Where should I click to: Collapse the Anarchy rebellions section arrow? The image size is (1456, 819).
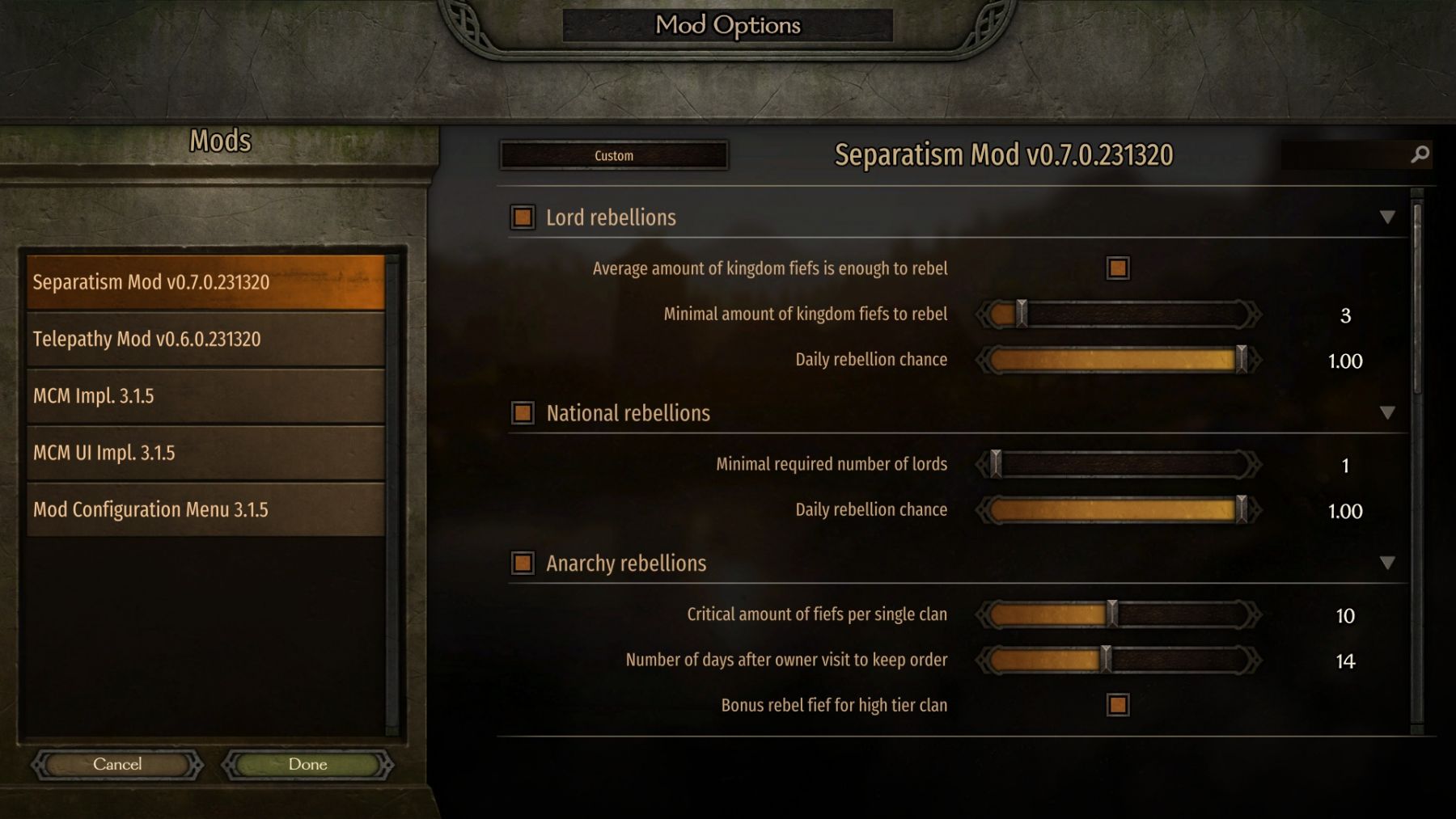(x=1387, y=563)
